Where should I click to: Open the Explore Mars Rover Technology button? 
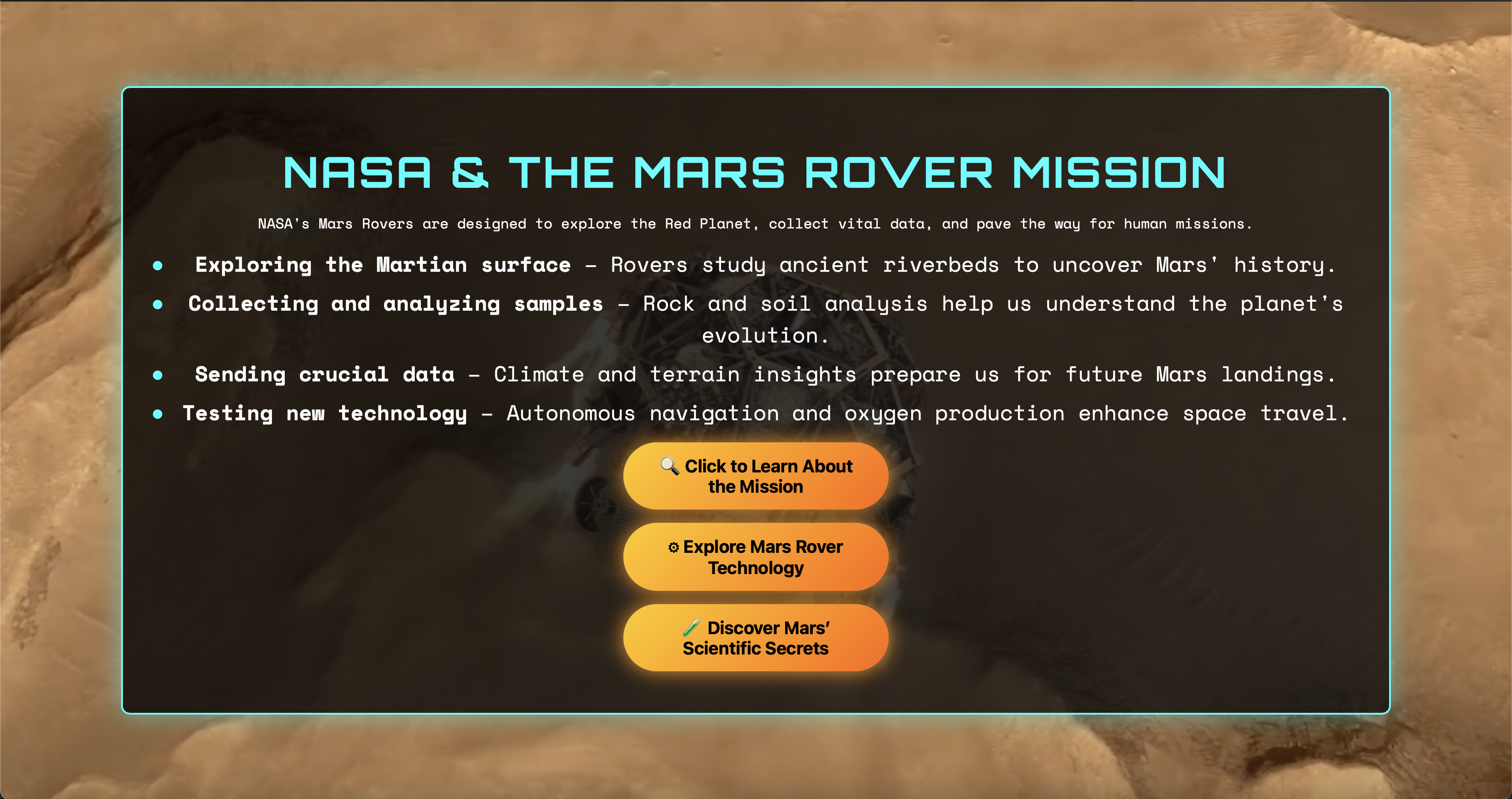pyautogui.click(x=756, y=557)
